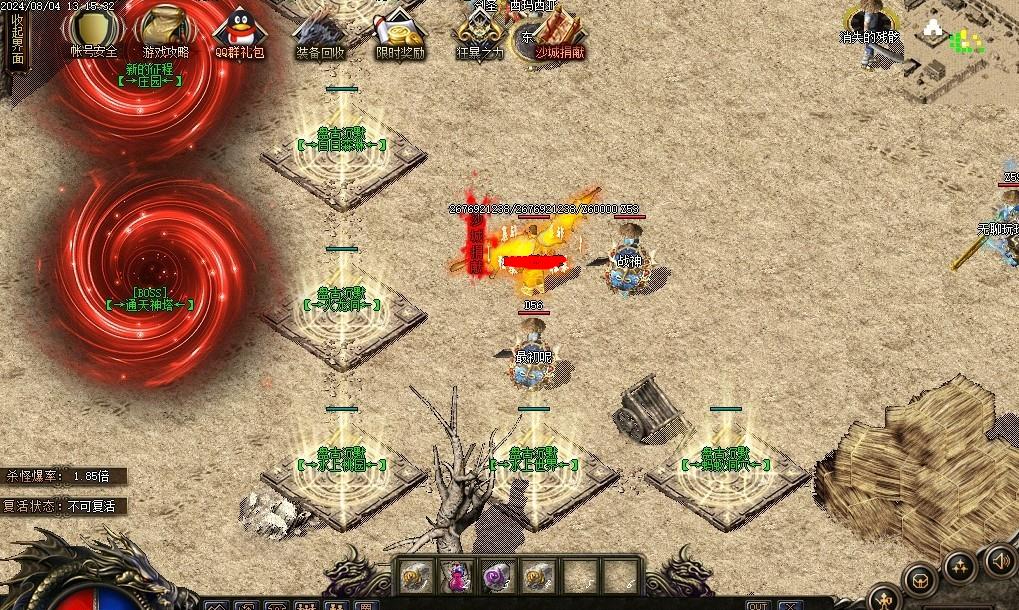Screen dimensions: 1019x610
Task: Open the 帐号安全 account security icon
Action: point(93,30)
